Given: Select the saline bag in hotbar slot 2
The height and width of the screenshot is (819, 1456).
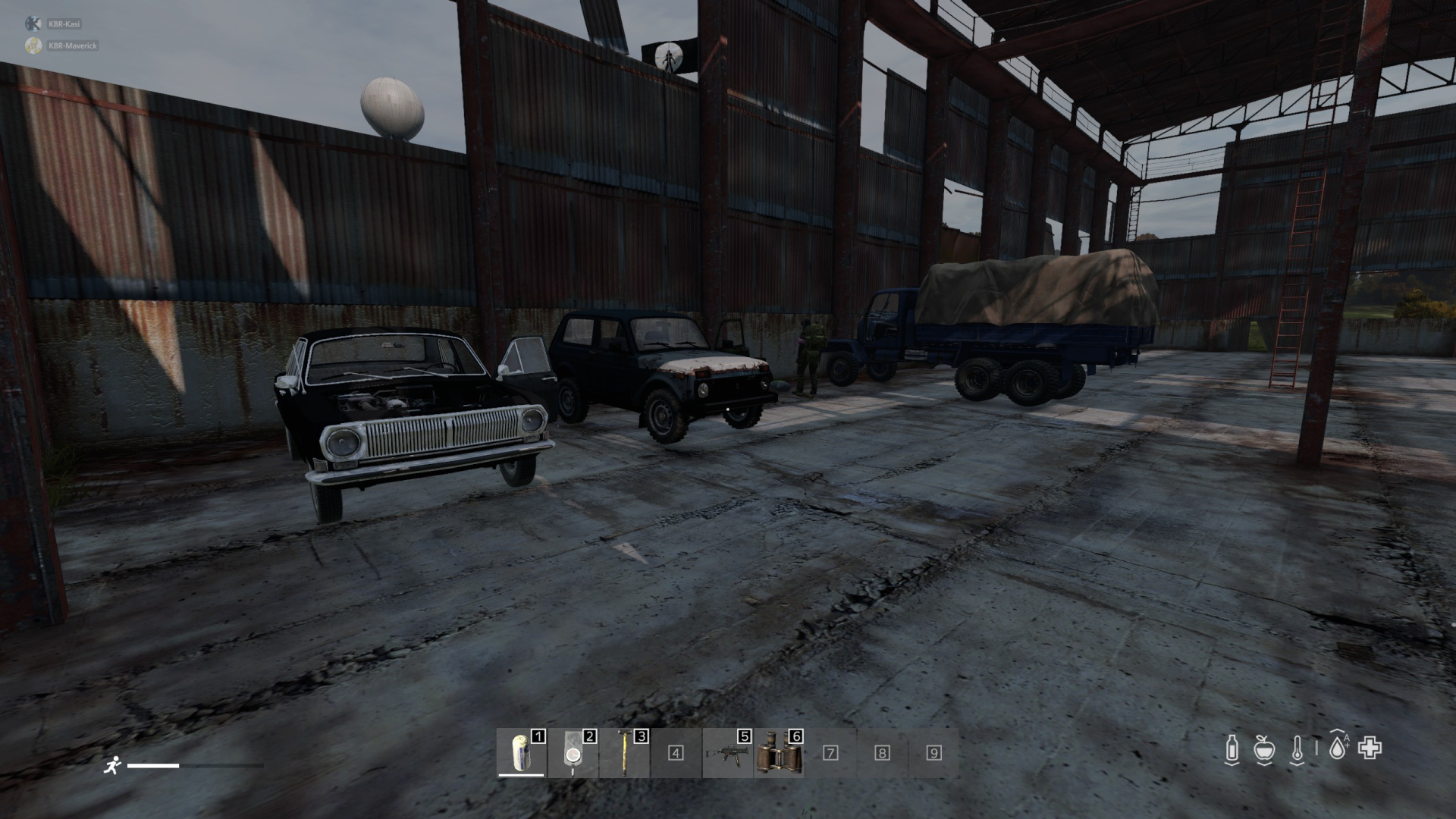Looking at the screenshot, I should 573,753.
